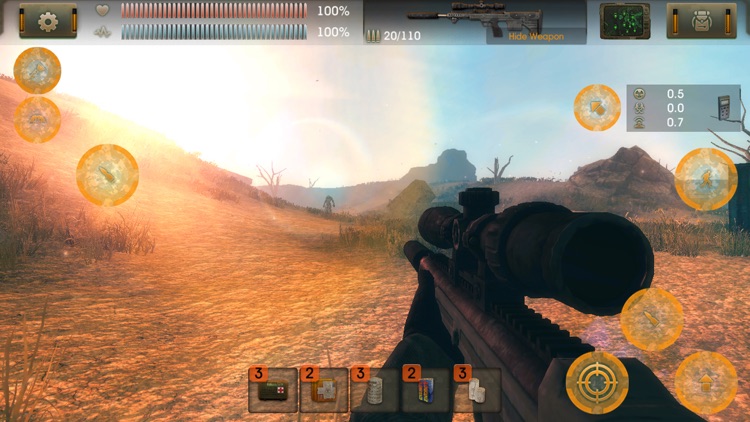Image resolution: width=750 pixels, height=422 pixels.
Task: Open the gear settings menu
Action: [x=48, y=20]
